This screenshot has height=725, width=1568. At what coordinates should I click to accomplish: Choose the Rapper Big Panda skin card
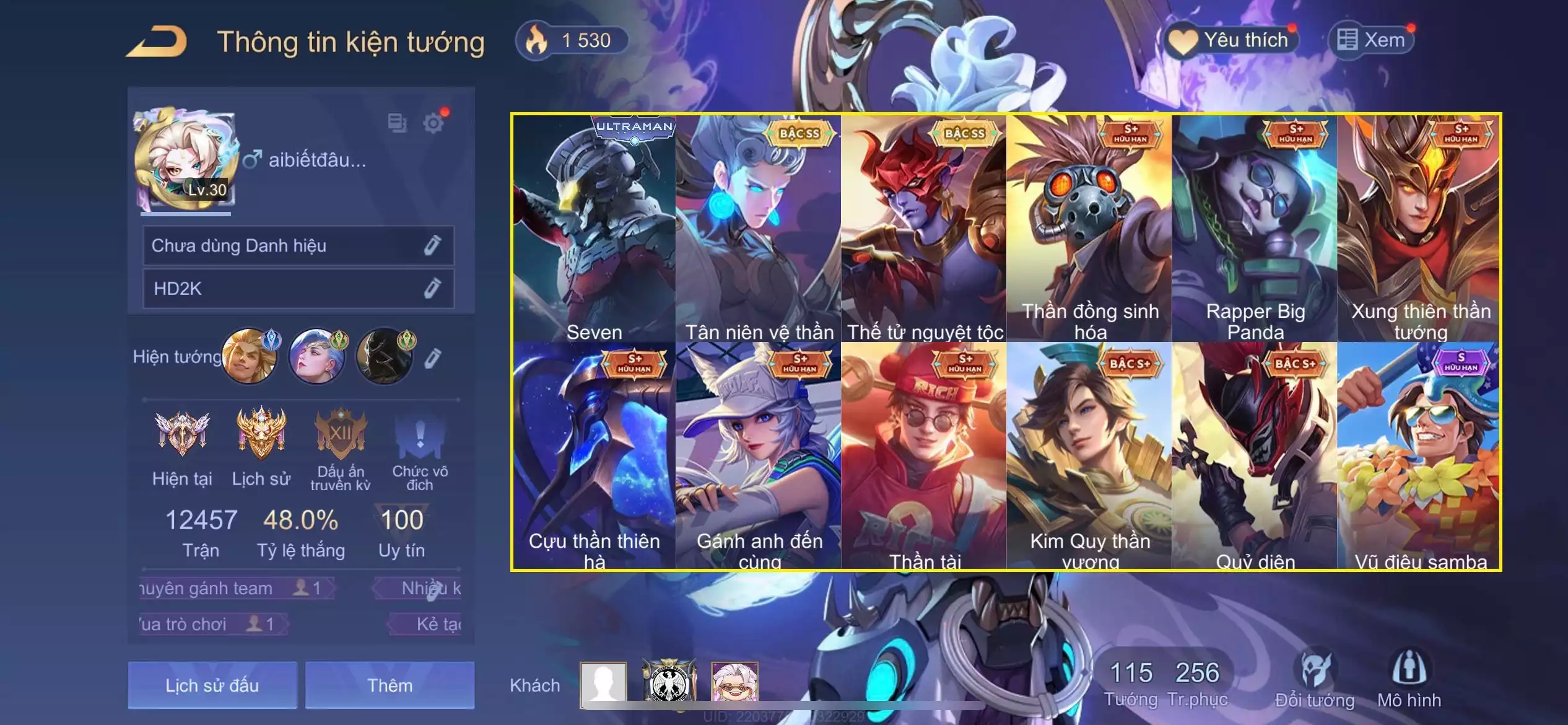(1255, 228)
